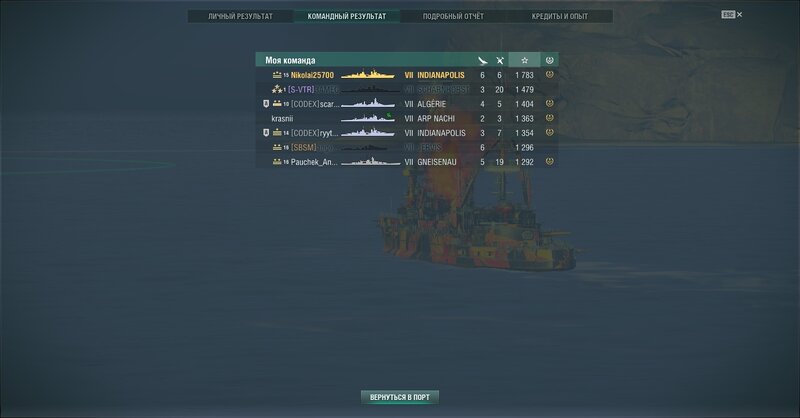Click the Вернуться в порт button
This screenshot has height=418, width=800.
tap(400, 397)
